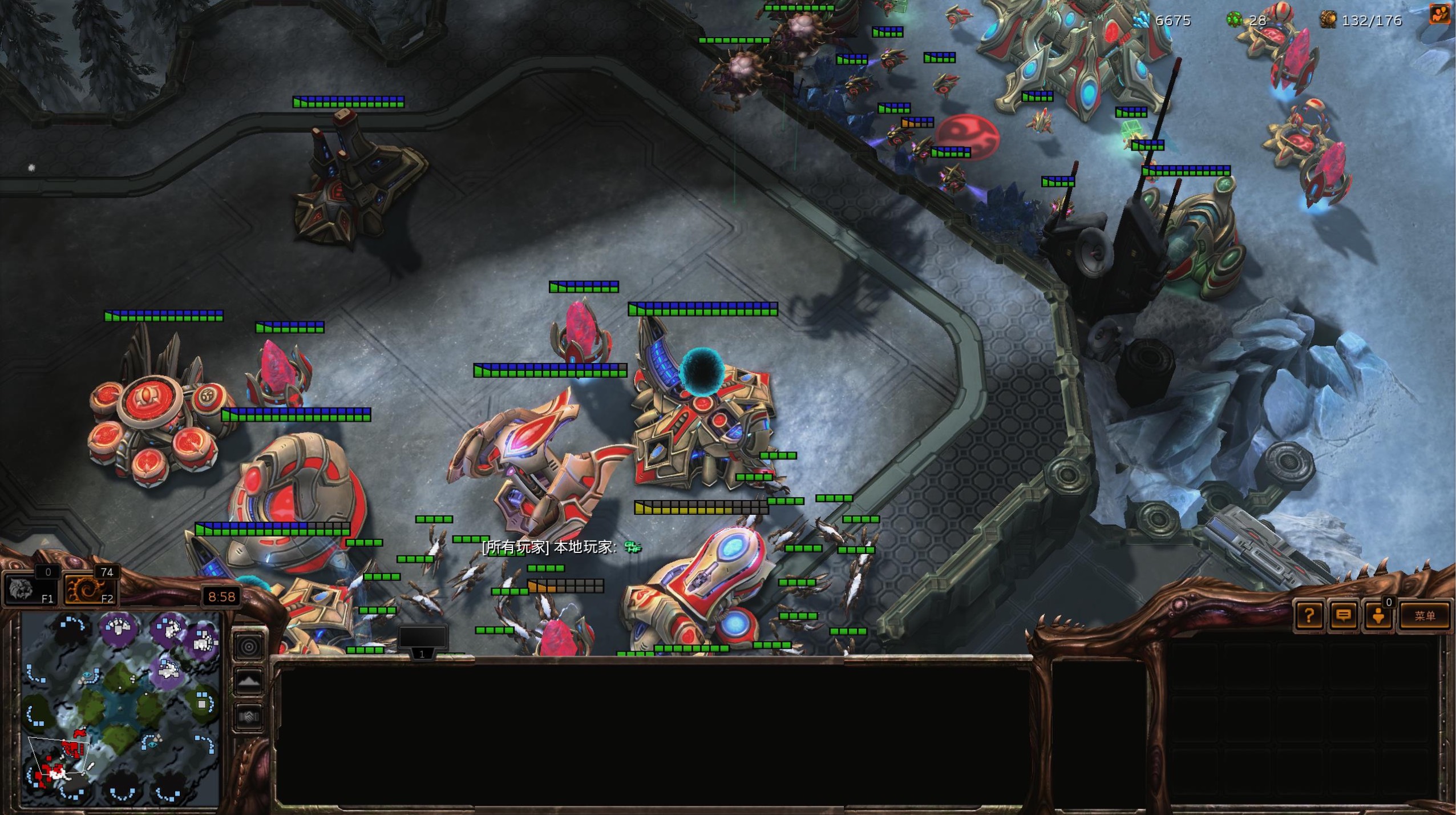Toggle minimap terrain display mountain button
1456x815 pixels.
249,681
